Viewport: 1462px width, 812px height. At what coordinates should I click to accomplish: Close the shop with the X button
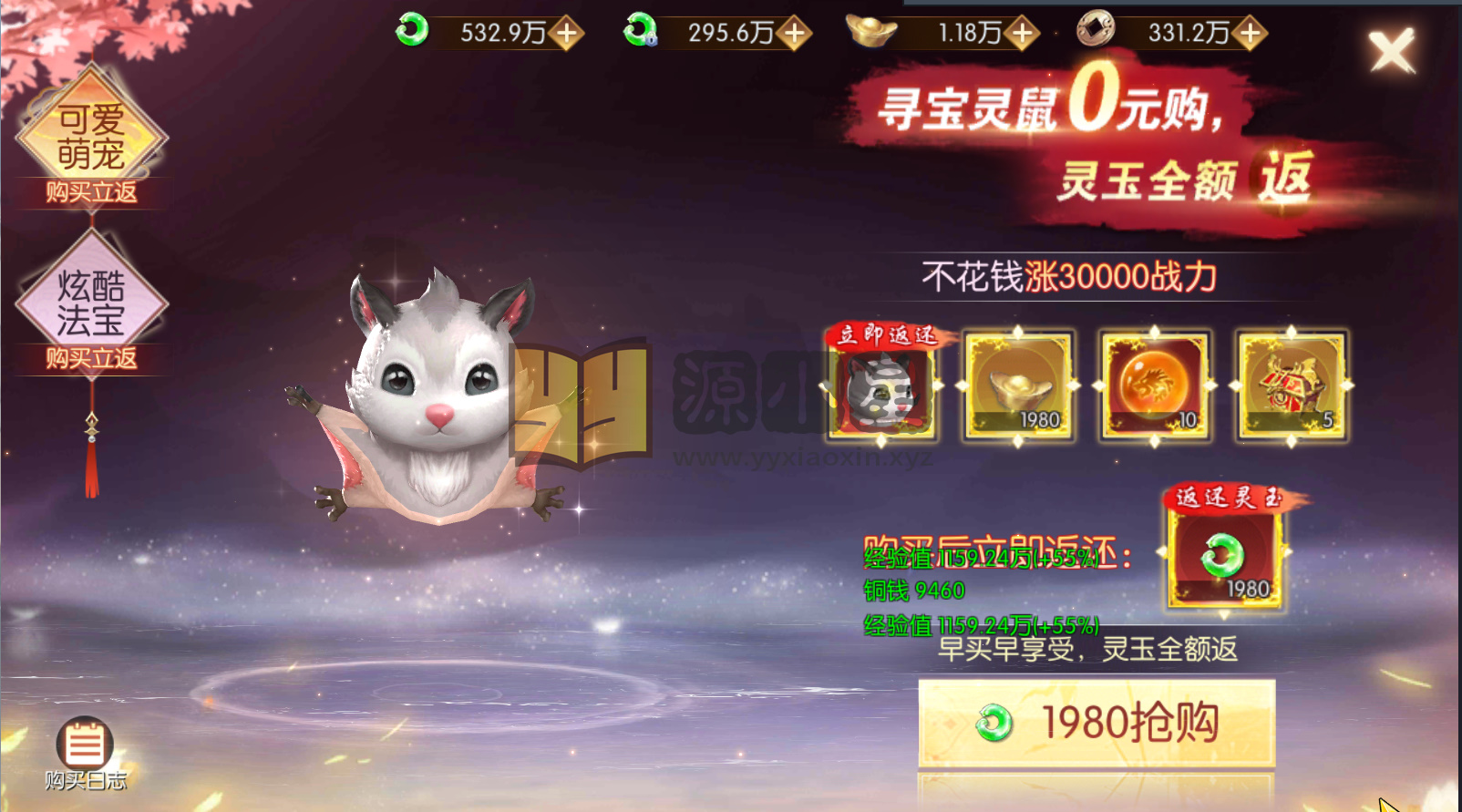(x=1391, y=50)
